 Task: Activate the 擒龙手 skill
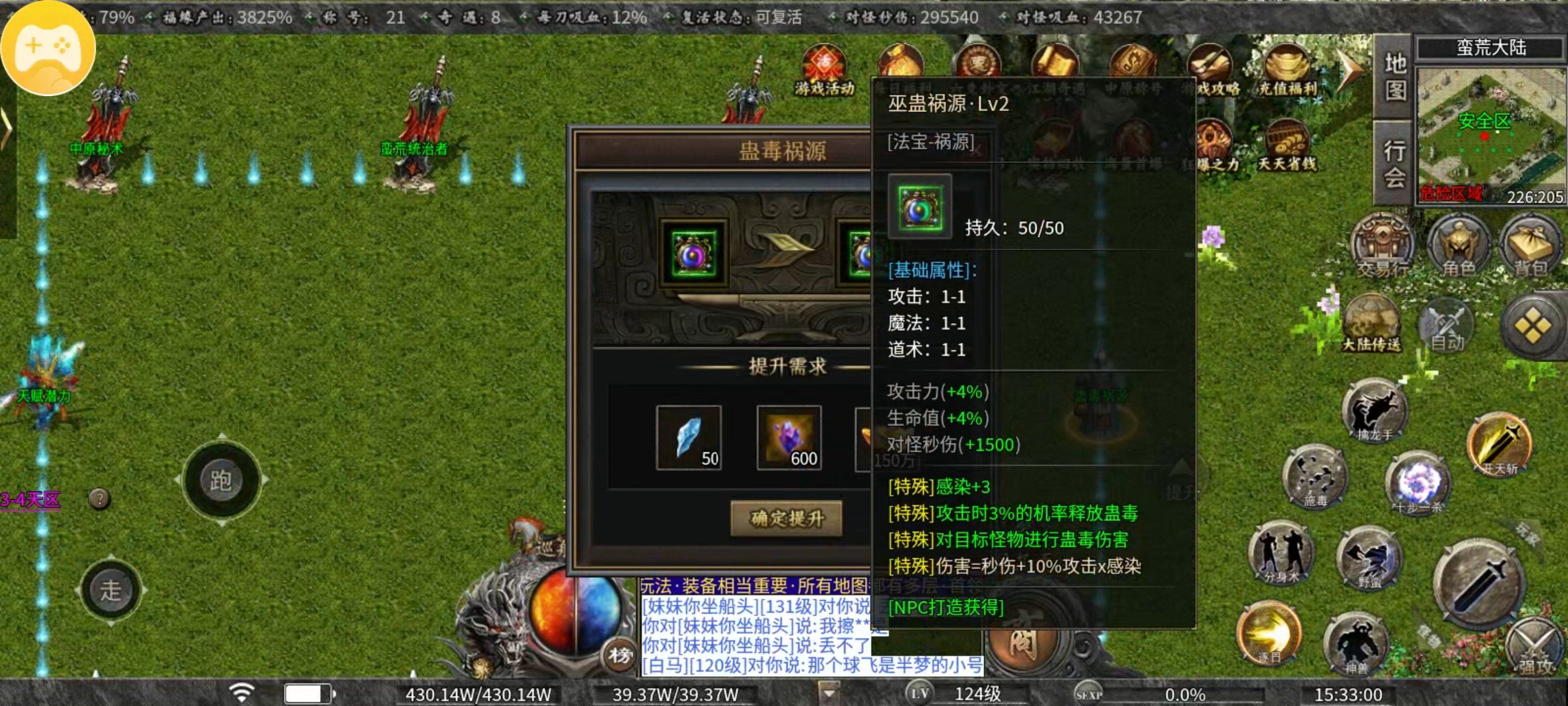point(1374,412)
